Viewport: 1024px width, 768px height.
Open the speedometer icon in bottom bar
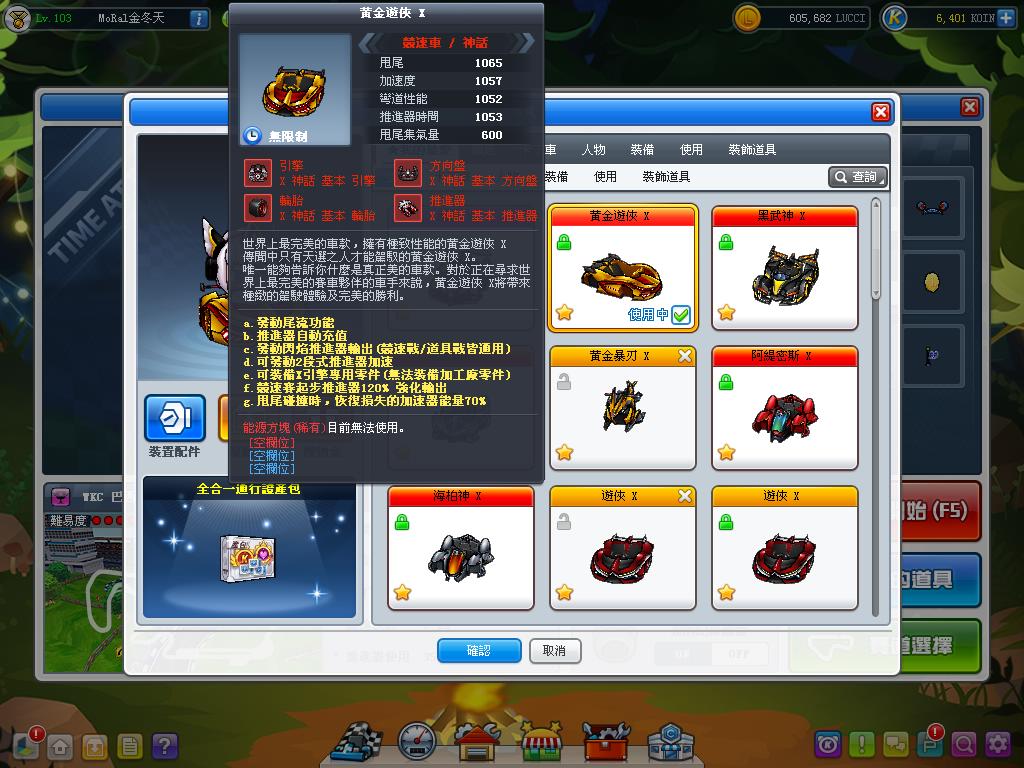tap(418, 742)
